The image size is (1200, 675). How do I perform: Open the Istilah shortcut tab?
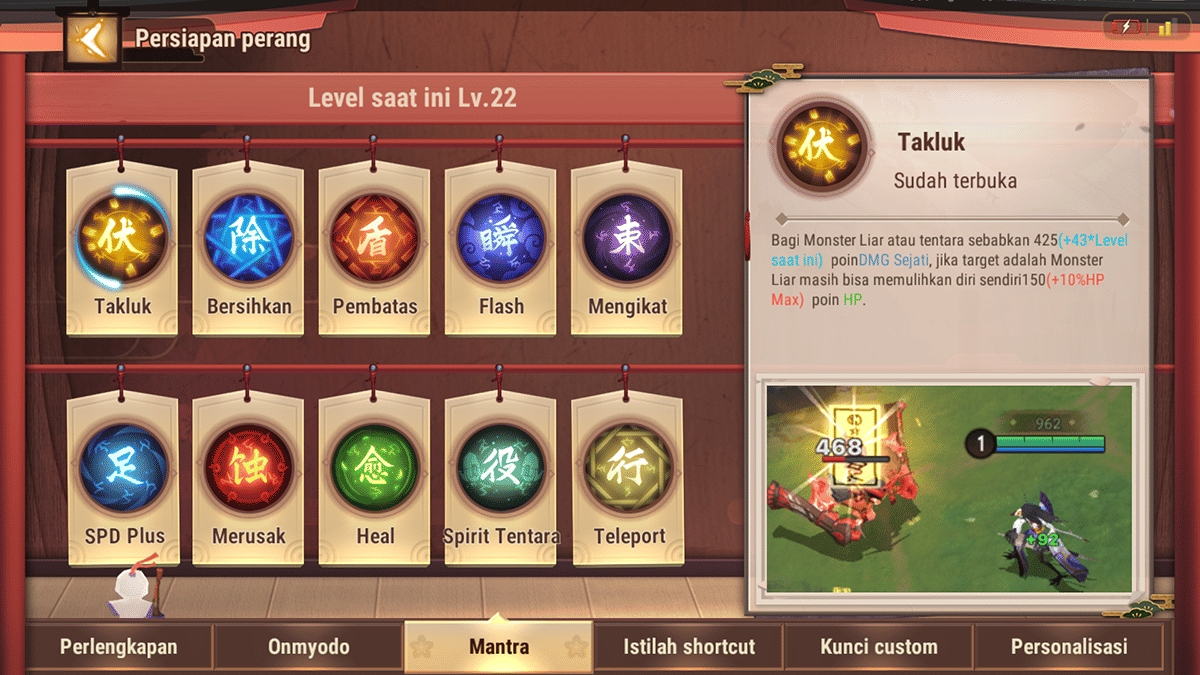(x=689, y=647)
